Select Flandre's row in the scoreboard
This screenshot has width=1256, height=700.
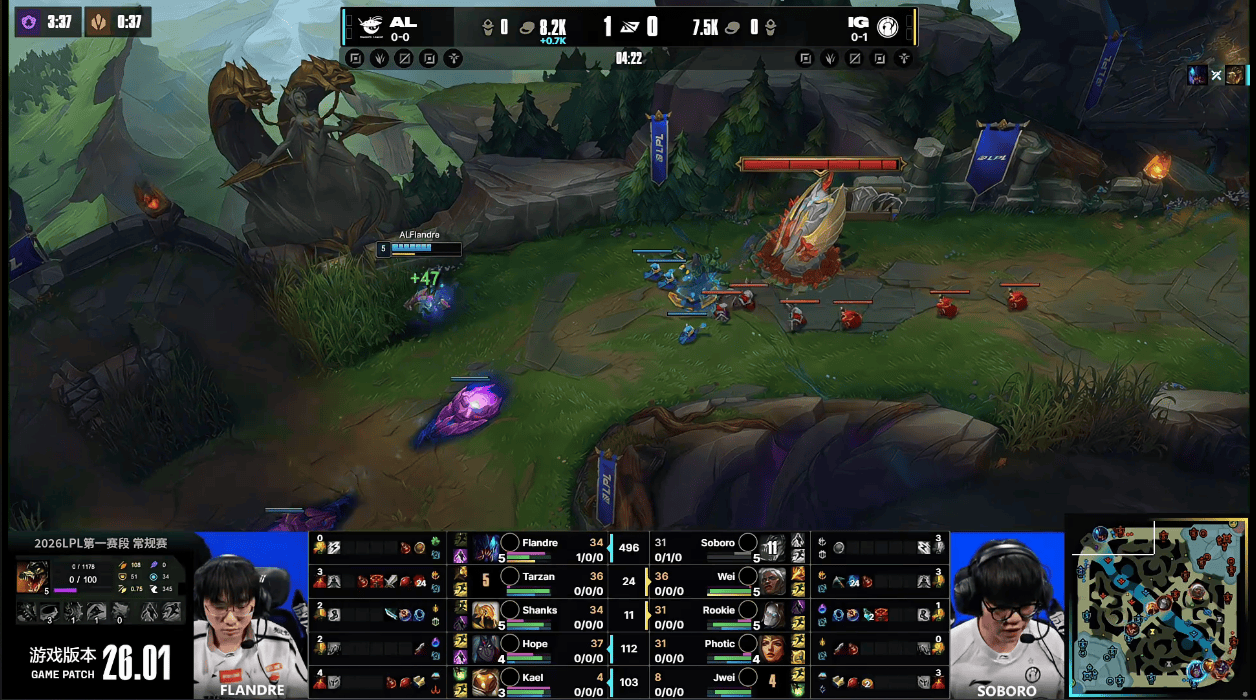pyautogui.click(x=540, y=548)
